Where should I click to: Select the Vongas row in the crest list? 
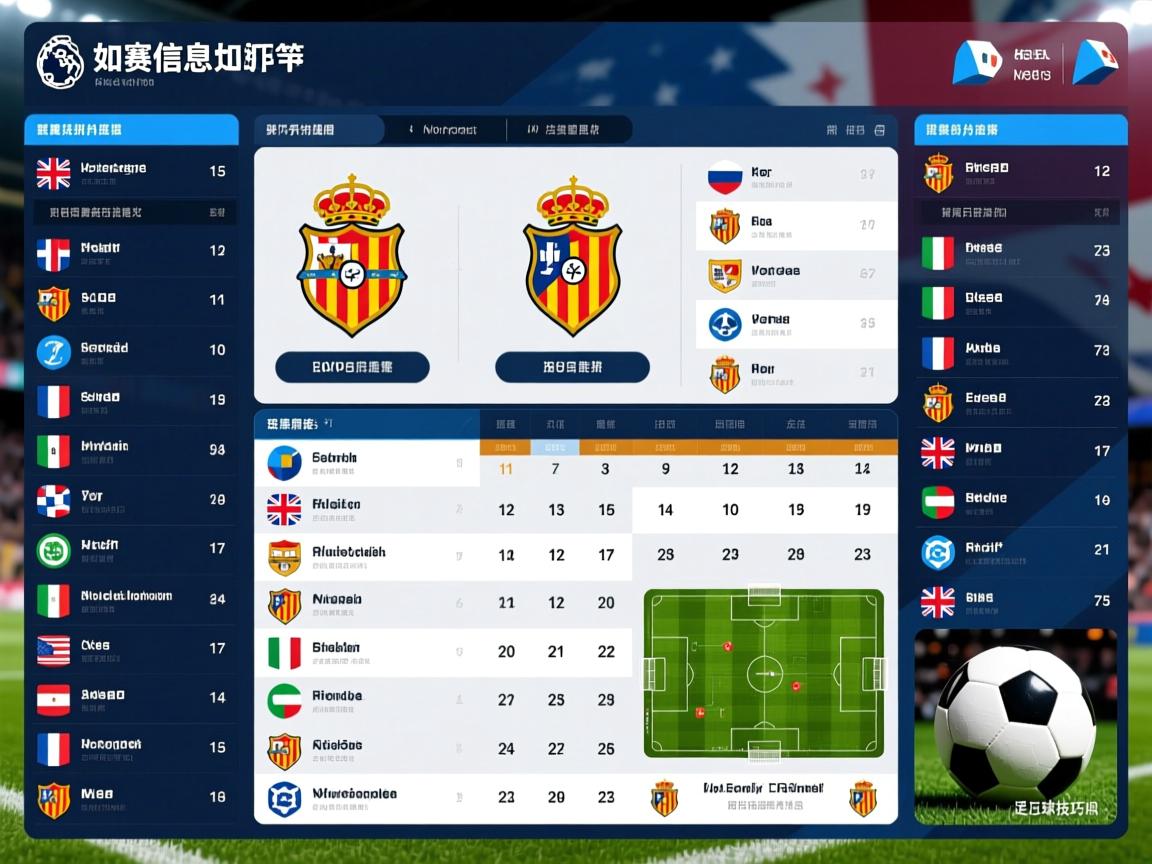click(796, 275)
